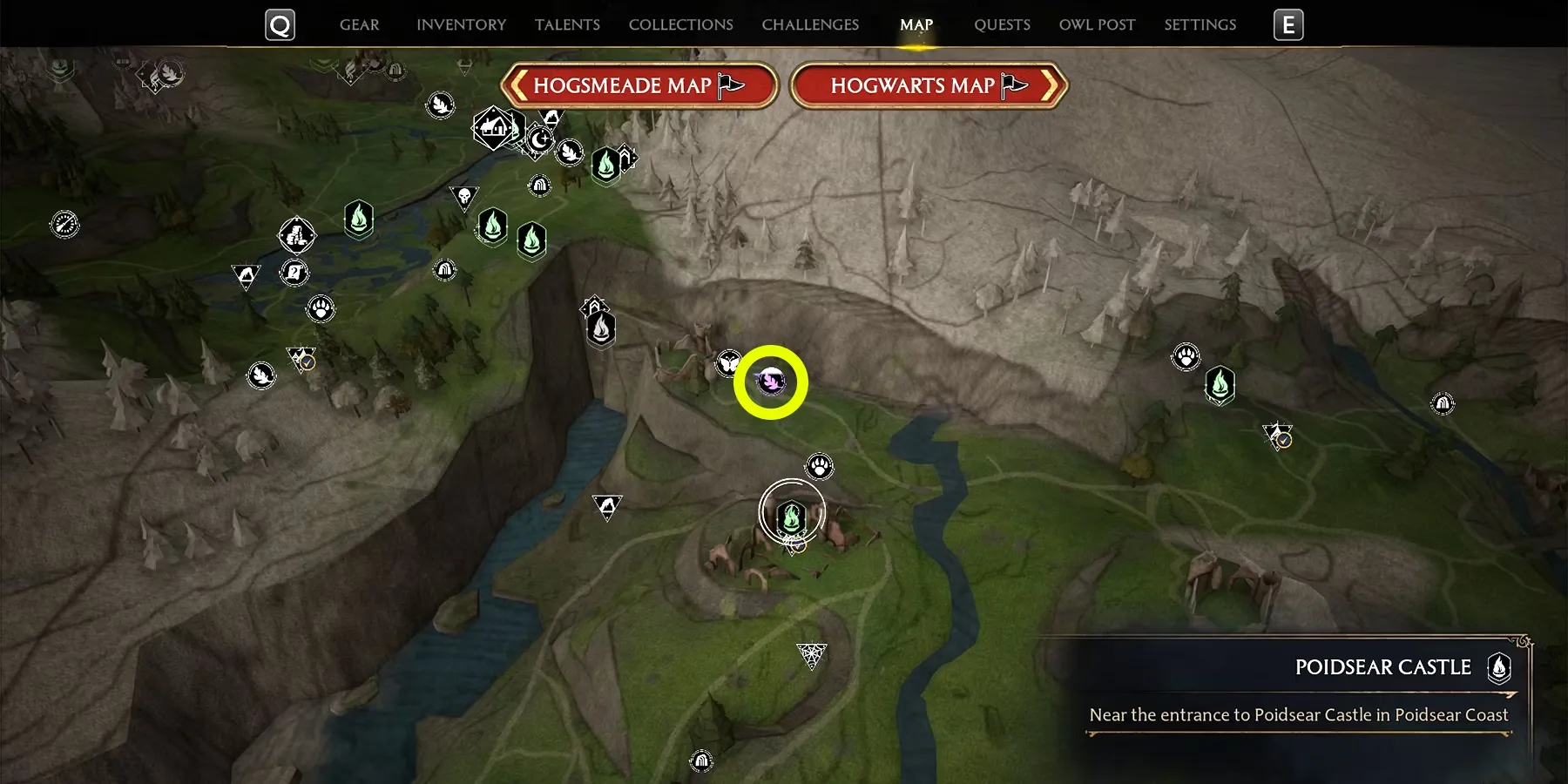
Task: Select the butterfly marker on the map
Action: click(x=728, y=362)
